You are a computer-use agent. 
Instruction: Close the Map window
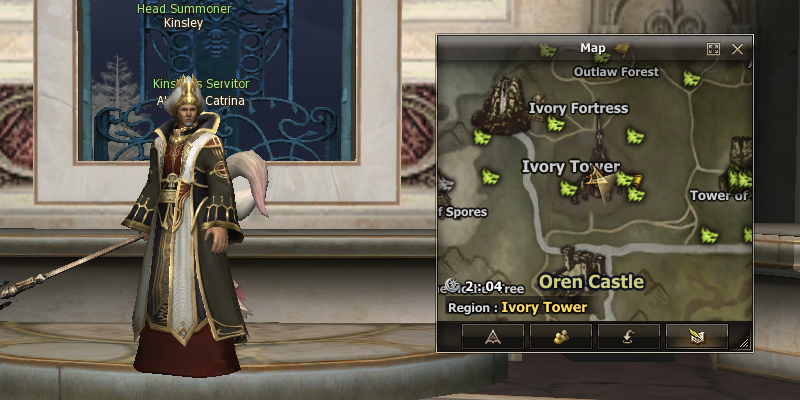coord(738,48)
